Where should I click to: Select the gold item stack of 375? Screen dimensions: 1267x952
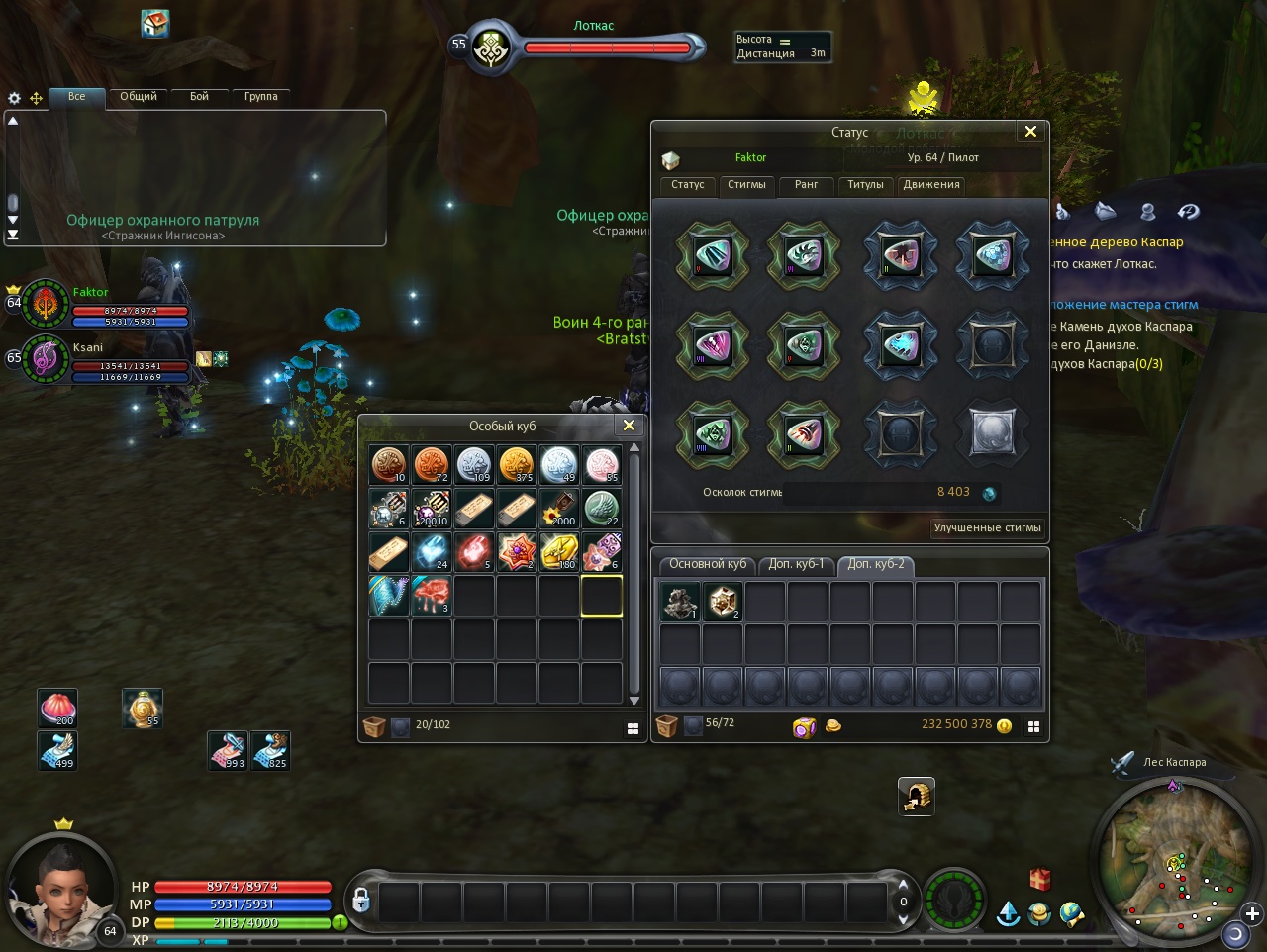(x=516, y=464)
